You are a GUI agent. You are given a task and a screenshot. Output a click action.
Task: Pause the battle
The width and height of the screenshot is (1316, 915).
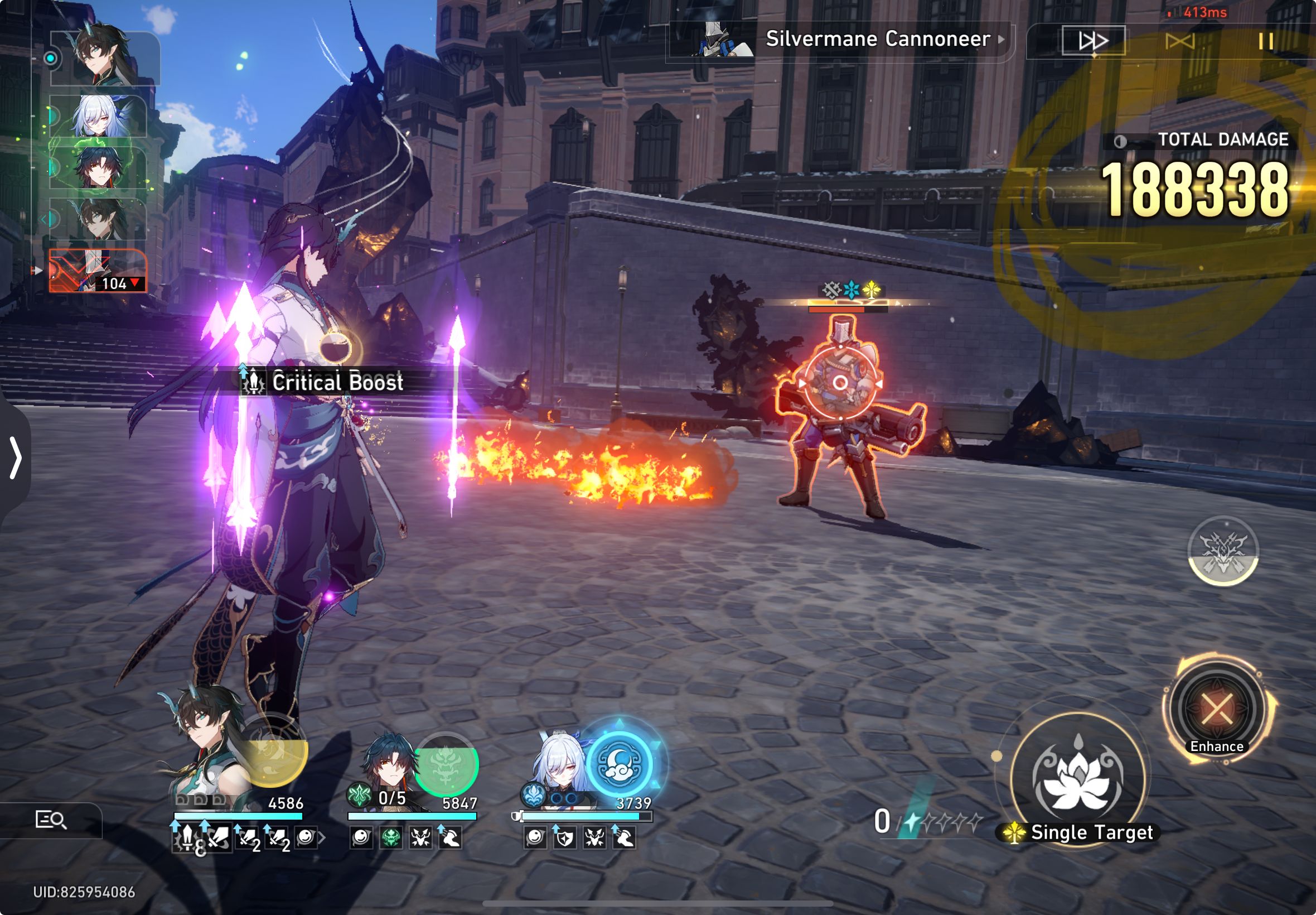[1266, 41]
